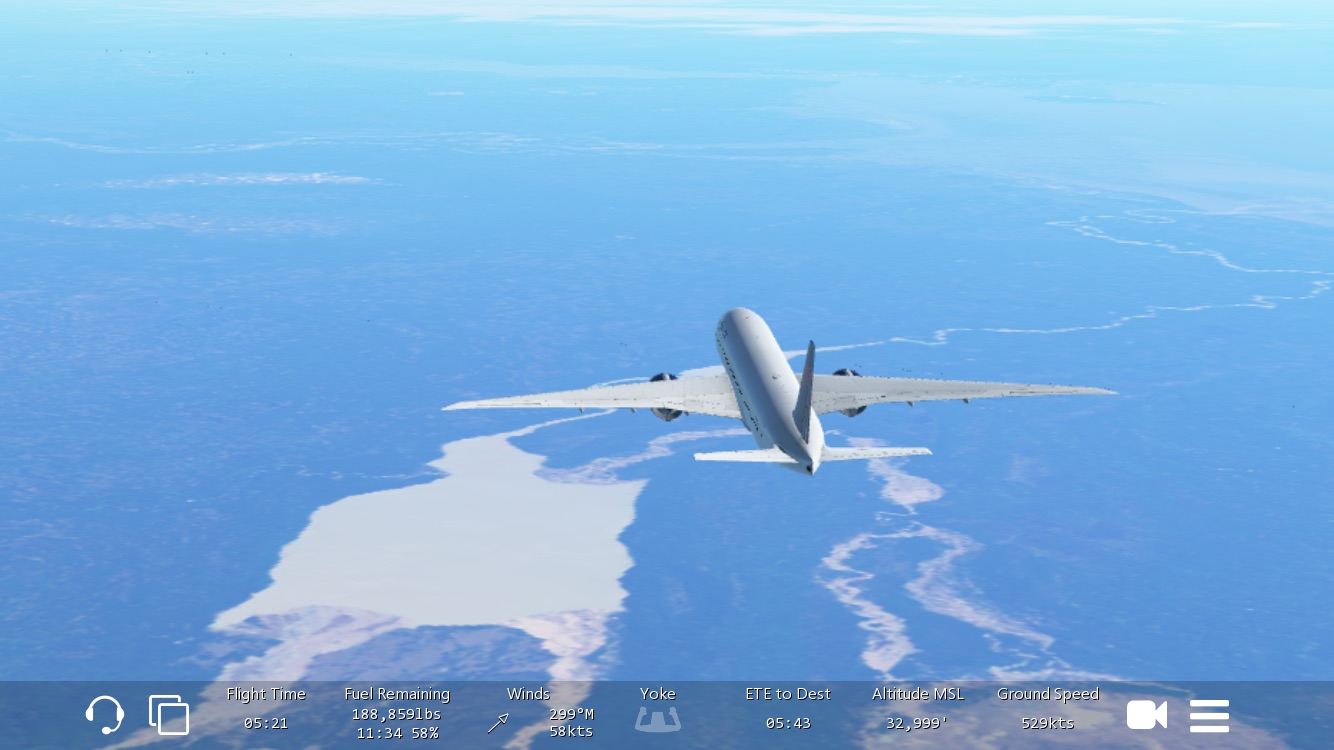Open the ATC headset communication menu
The image size is (1334, 750).
pos(105,715)
